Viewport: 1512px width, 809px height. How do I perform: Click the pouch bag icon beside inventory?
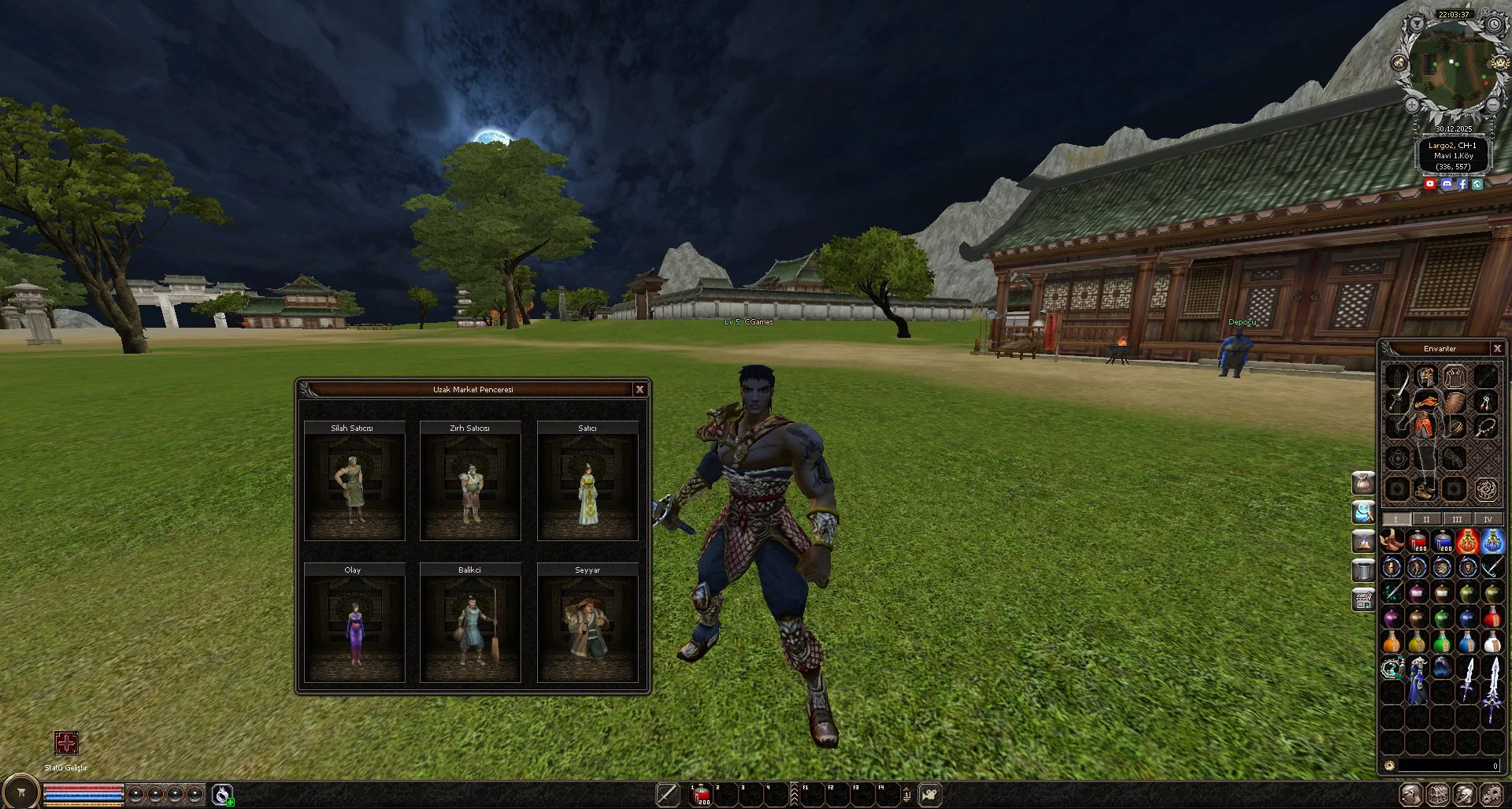[x=1363, y=482]
